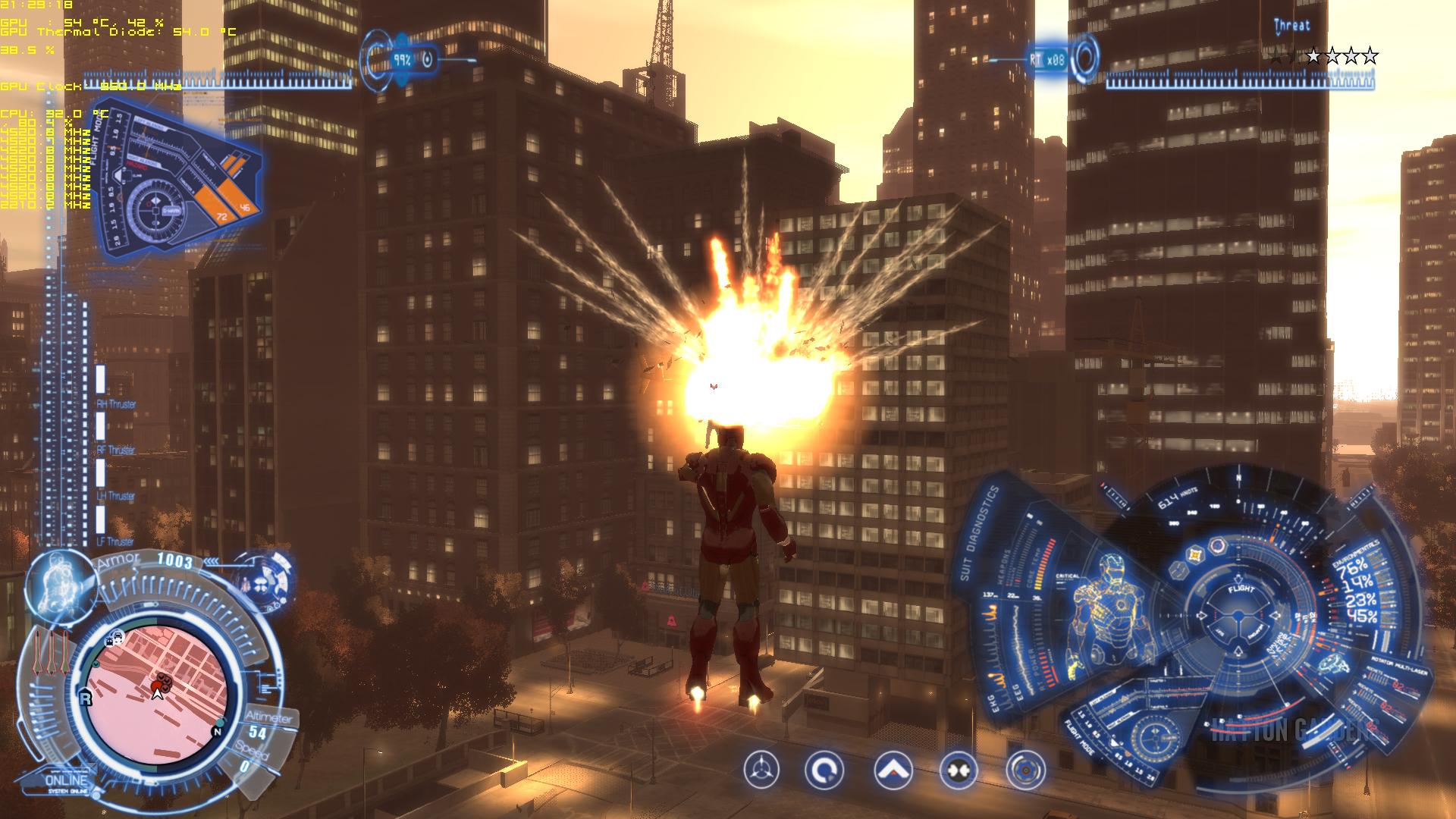
Task: Activate the arc reactor gear icon
Action: [1025, 771]
